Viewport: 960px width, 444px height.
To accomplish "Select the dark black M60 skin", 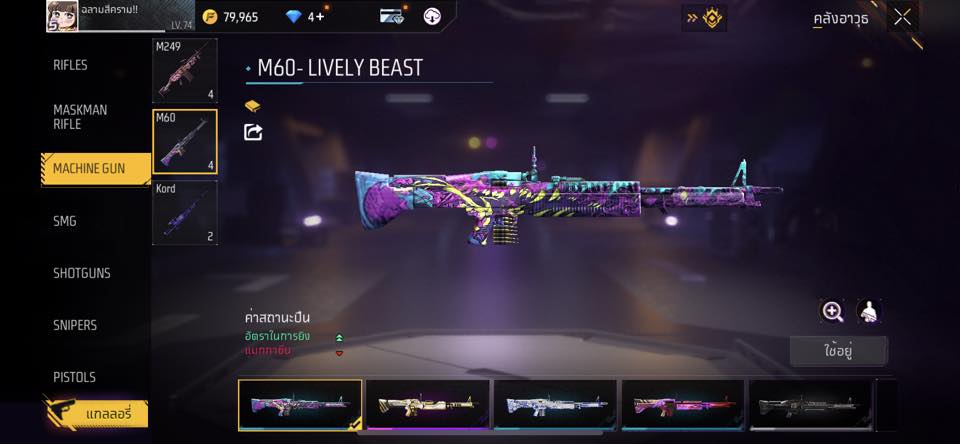I will (x=811, y=405).
